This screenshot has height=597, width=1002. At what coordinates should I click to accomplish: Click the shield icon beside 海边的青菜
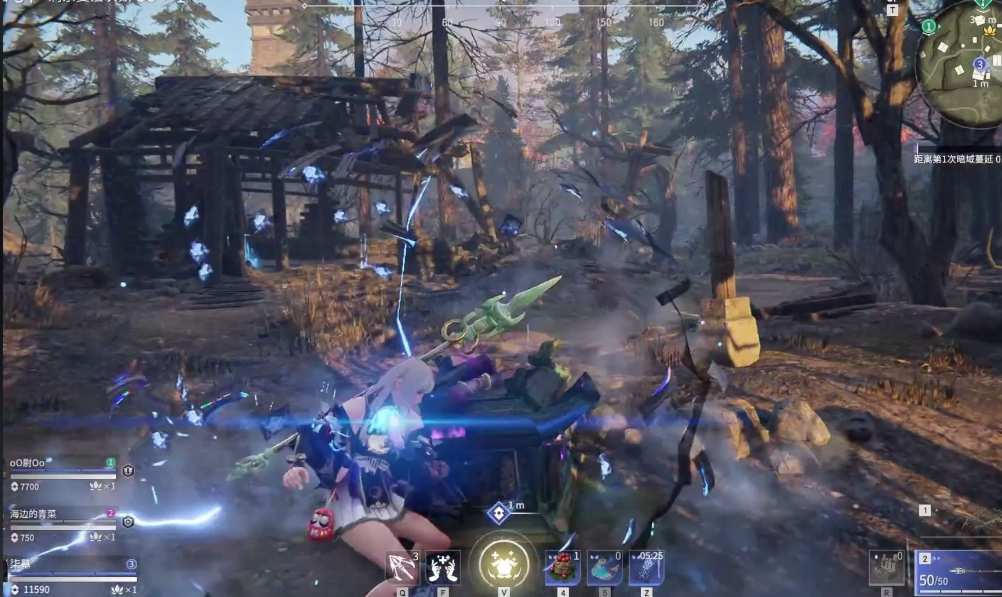(x=128, y=521)
